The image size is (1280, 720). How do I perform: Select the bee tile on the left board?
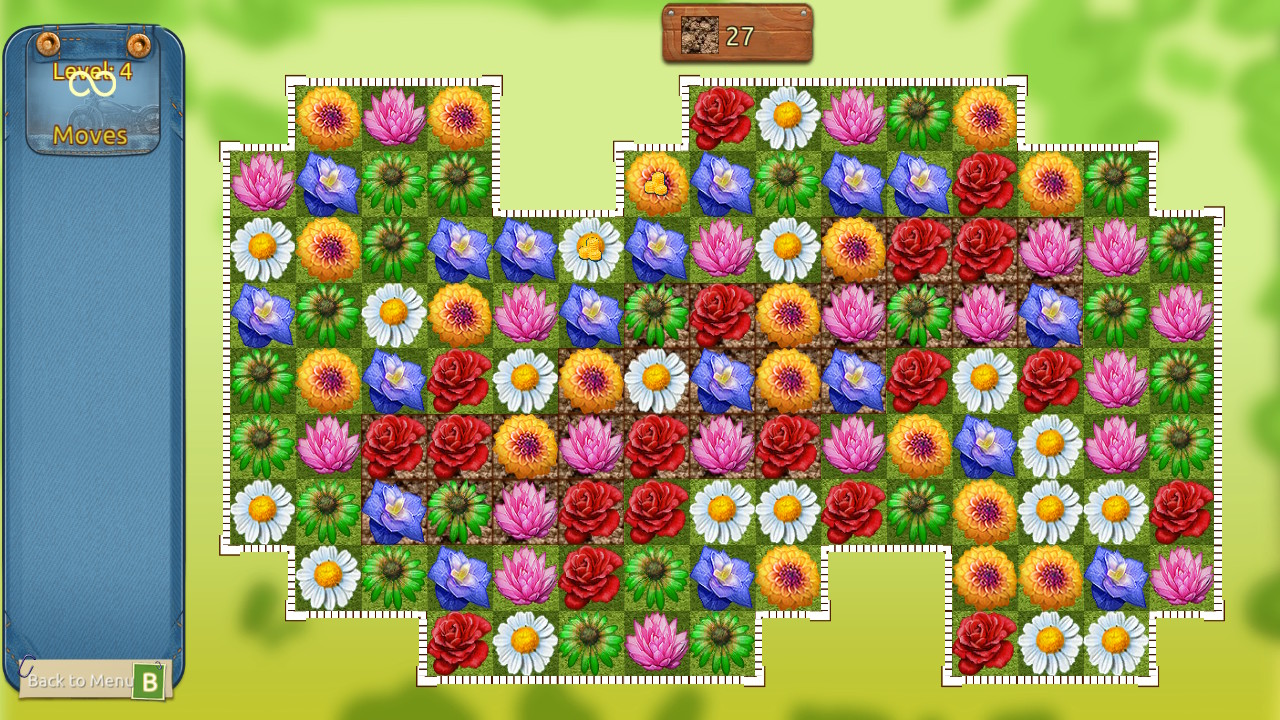[x=592, y=247]
